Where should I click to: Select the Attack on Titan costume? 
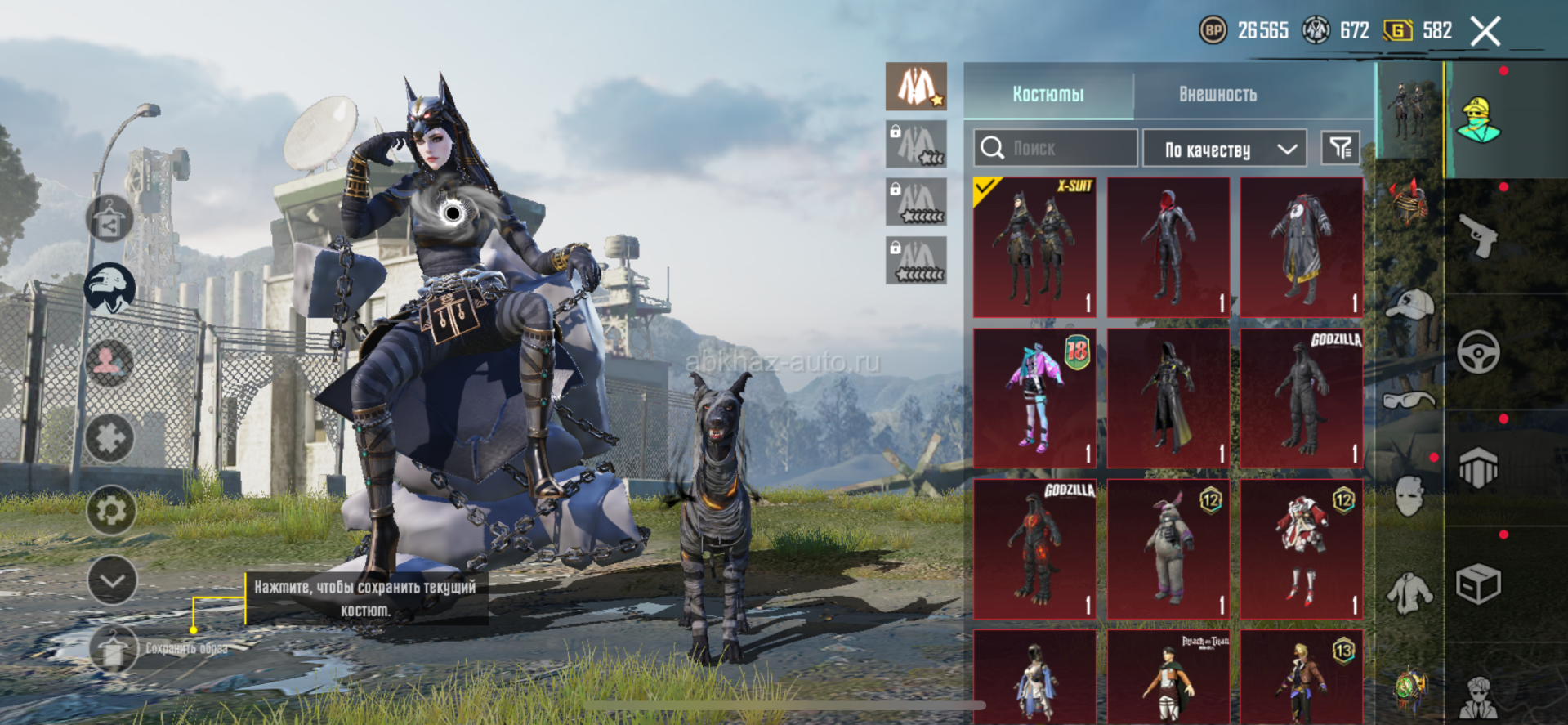1168,677
